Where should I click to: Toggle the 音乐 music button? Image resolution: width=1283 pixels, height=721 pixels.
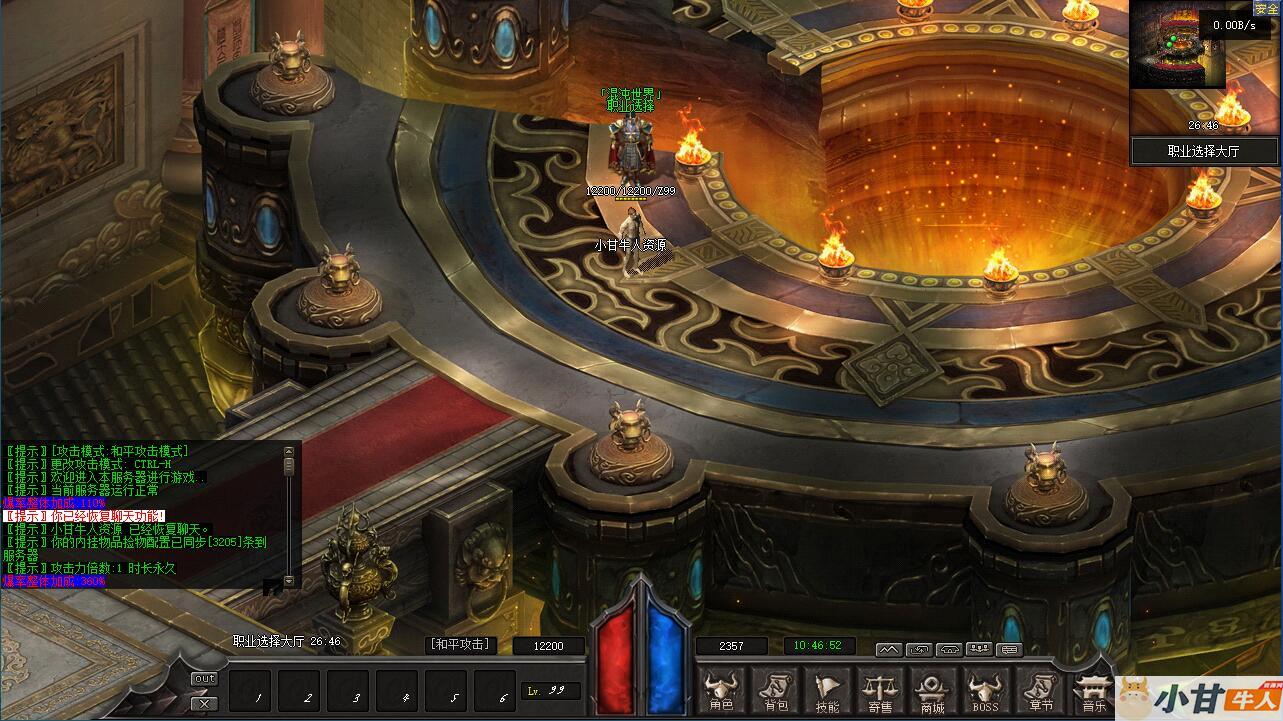pyautogui.click(x=1091, y=691)
